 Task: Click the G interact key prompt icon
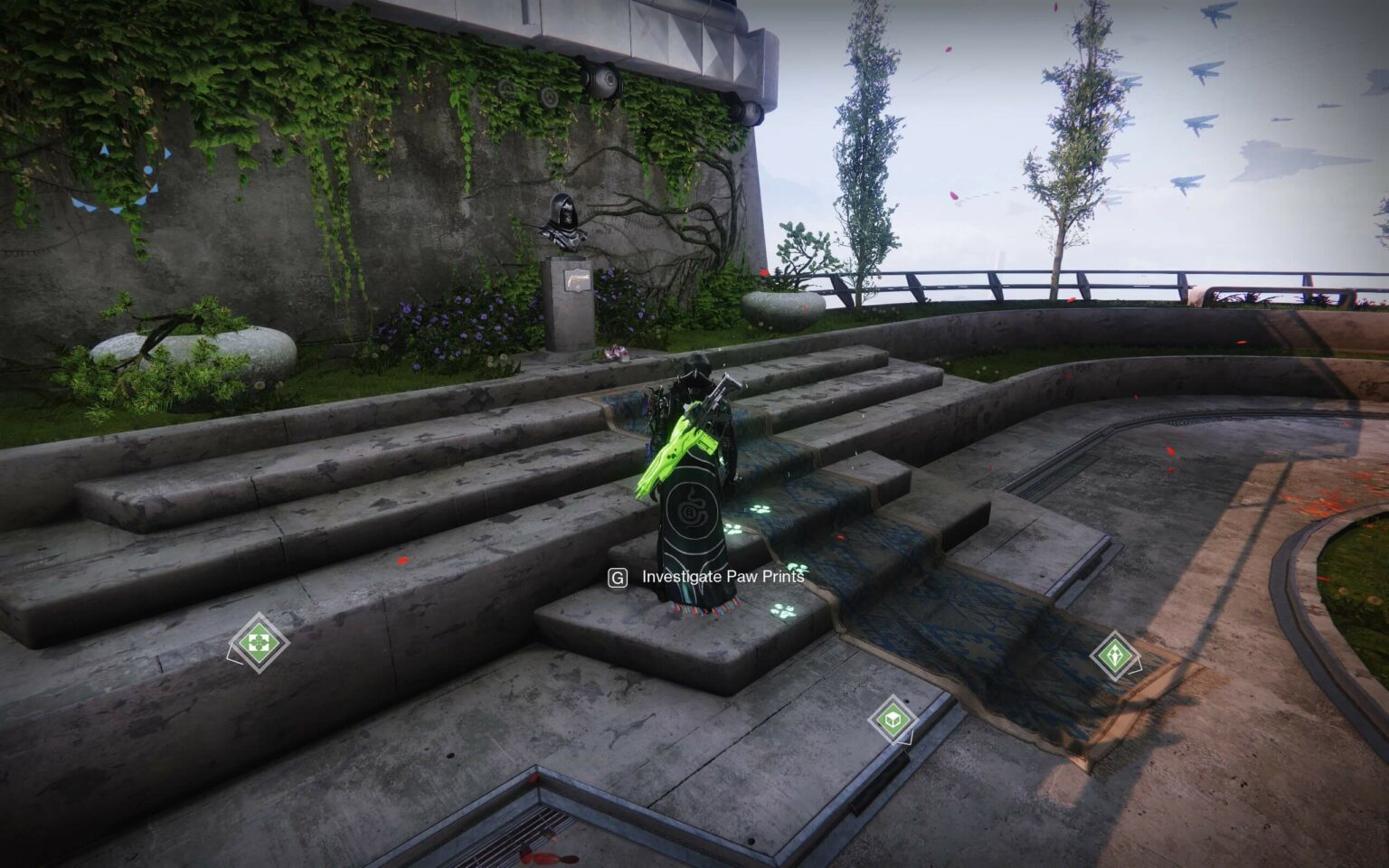tap(618, 575)
